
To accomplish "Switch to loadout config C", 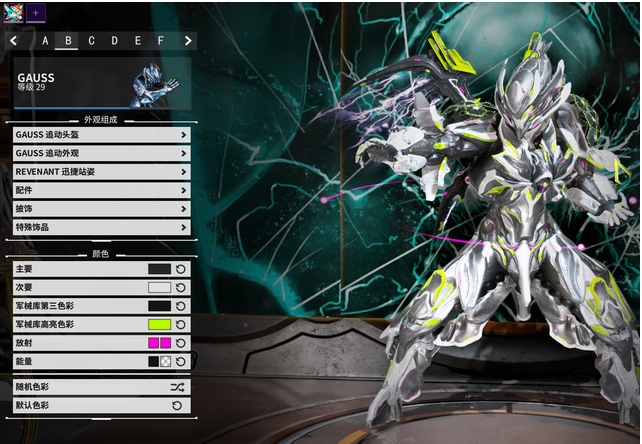I will coord(91,41).
